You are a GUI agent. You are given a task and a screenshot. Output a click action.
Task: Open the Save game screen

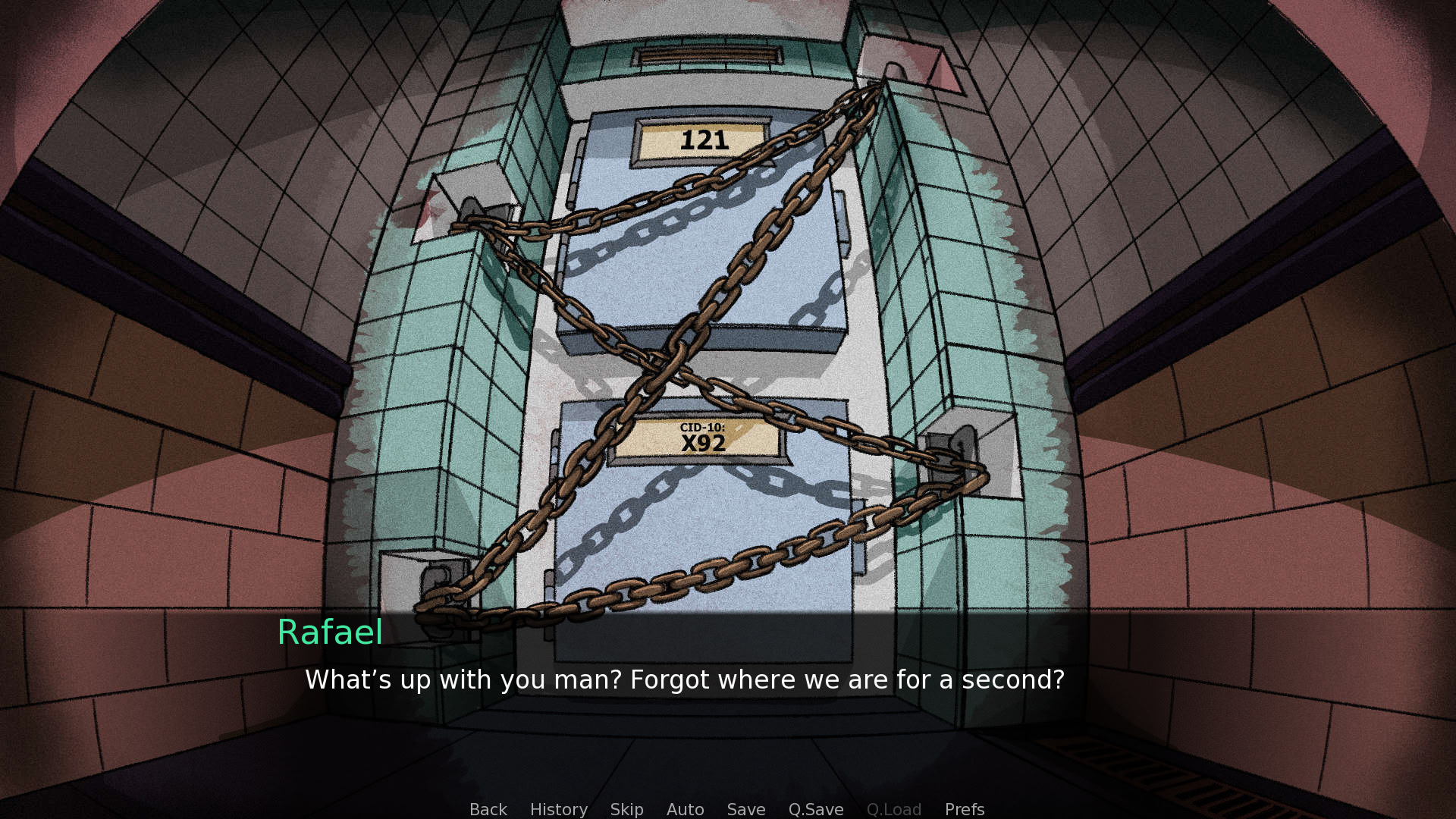745,809
